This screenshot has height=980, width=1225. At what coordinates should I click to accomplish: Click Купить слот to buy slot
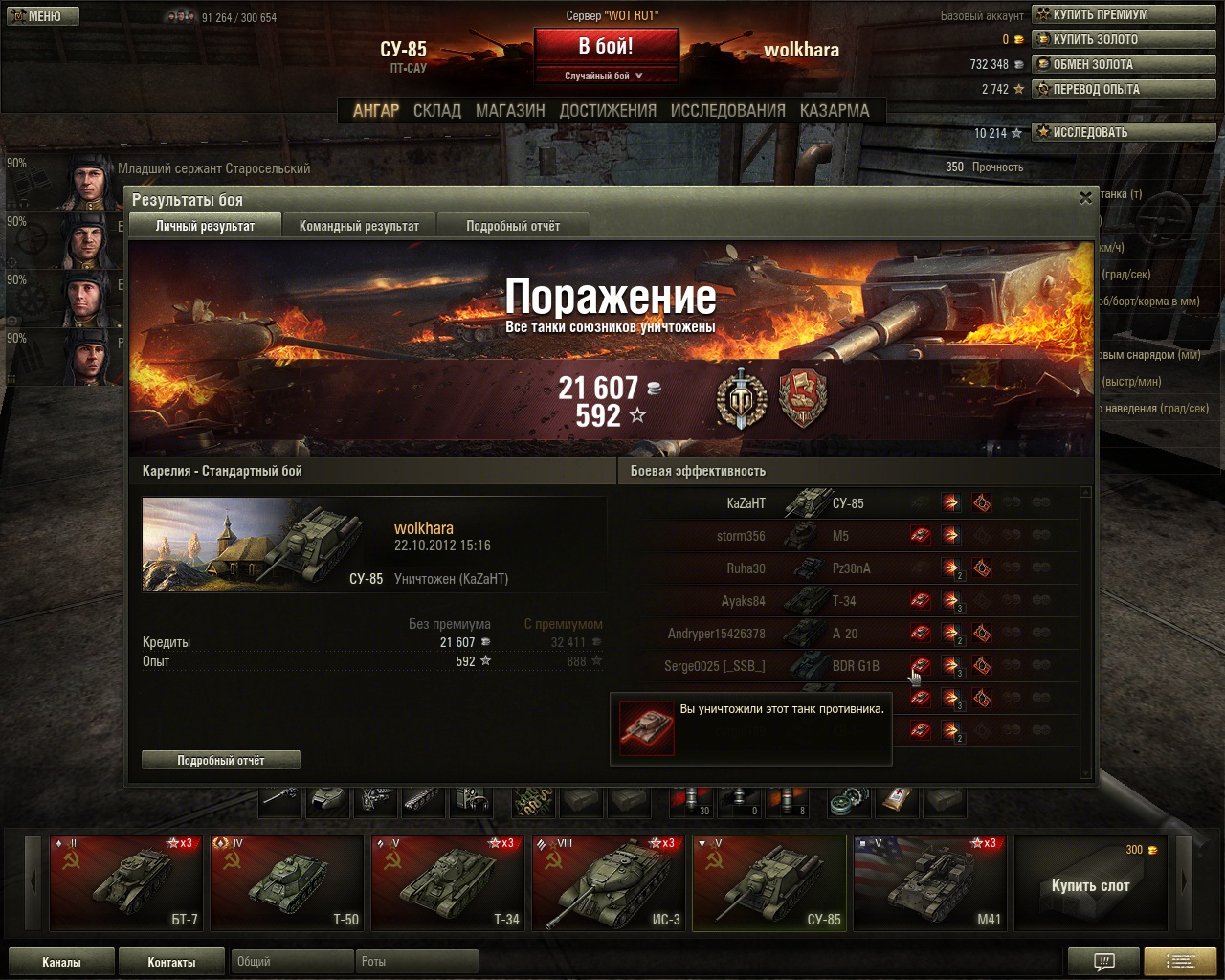pos(1091,884)
